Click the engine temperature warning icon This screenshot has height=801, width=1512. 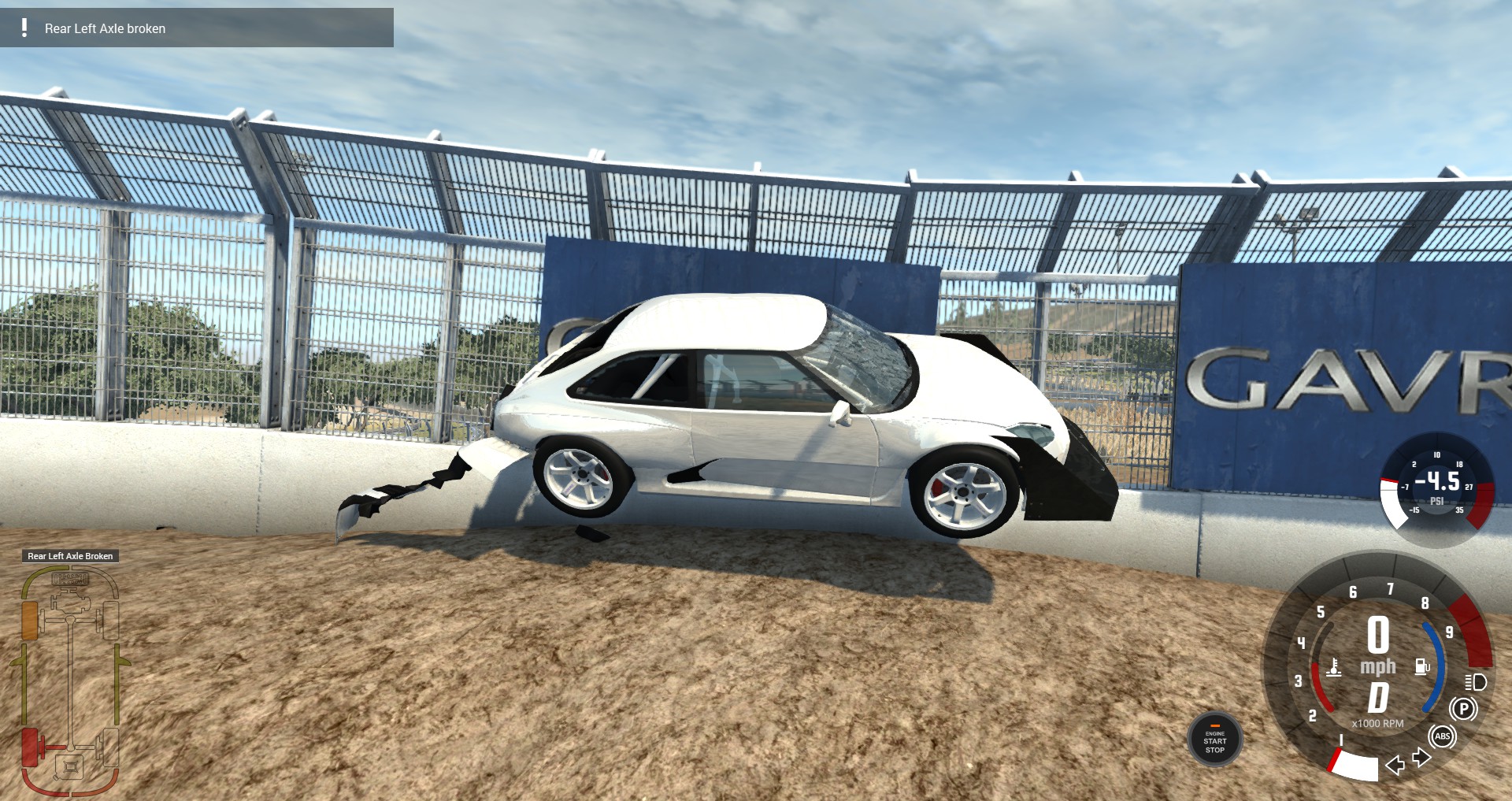point(1333,668)
